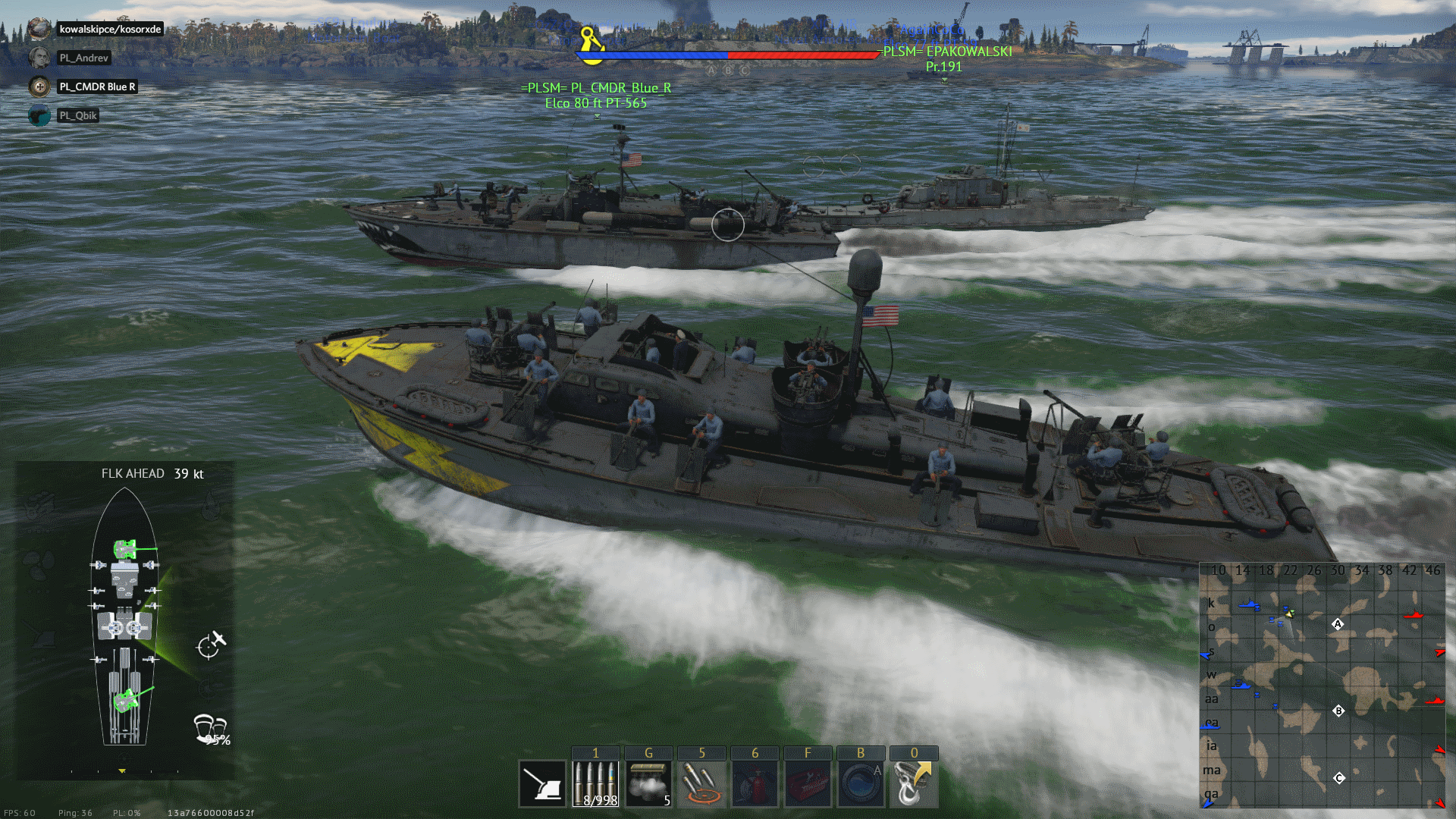The image size is (1456, 819).
Task: Click capture point B on the minimap
Action: pos(1338,711)
